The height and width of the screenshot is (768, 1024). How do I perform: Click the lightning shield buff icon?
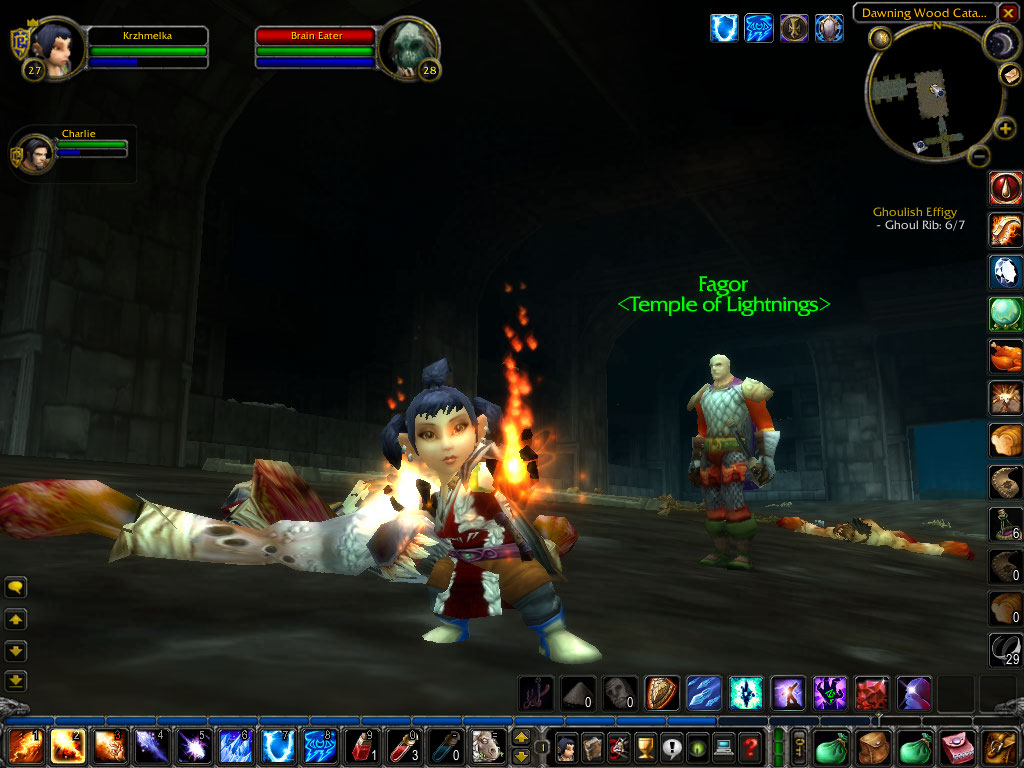[723, 28]
